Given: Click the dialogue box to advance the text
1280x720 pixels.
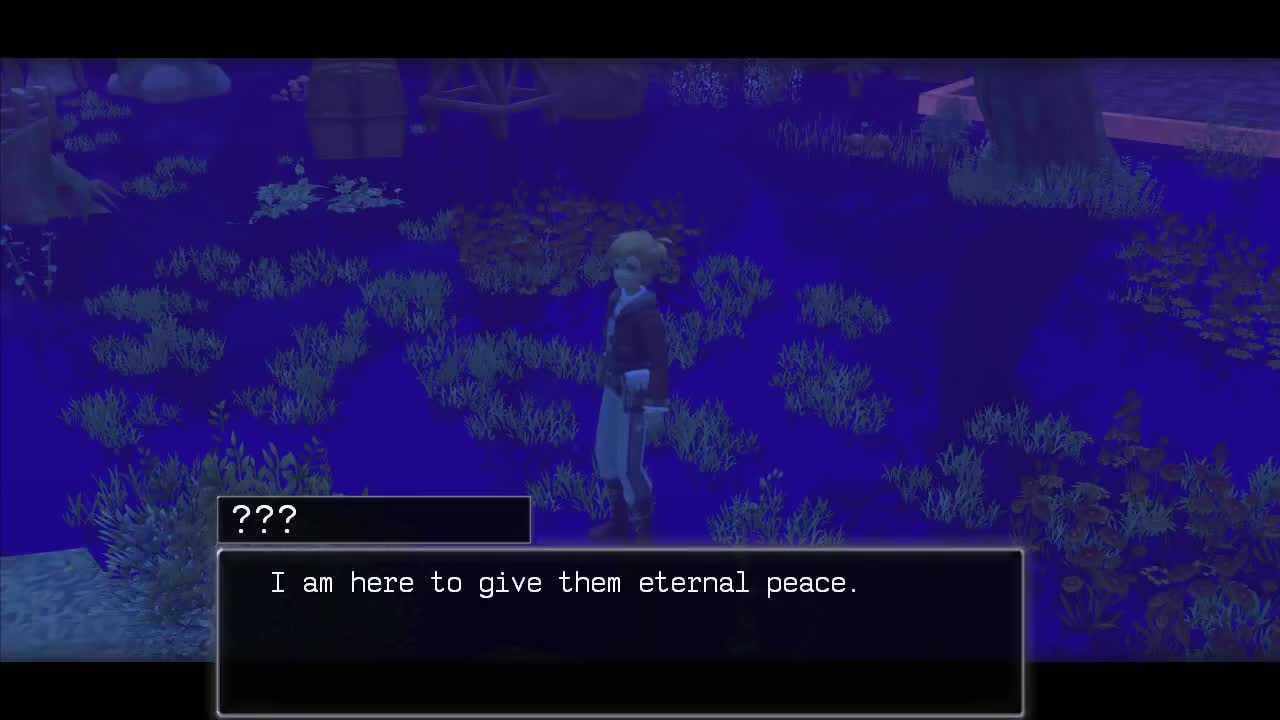Looking at the screenshot, I should tap(620, 630).
